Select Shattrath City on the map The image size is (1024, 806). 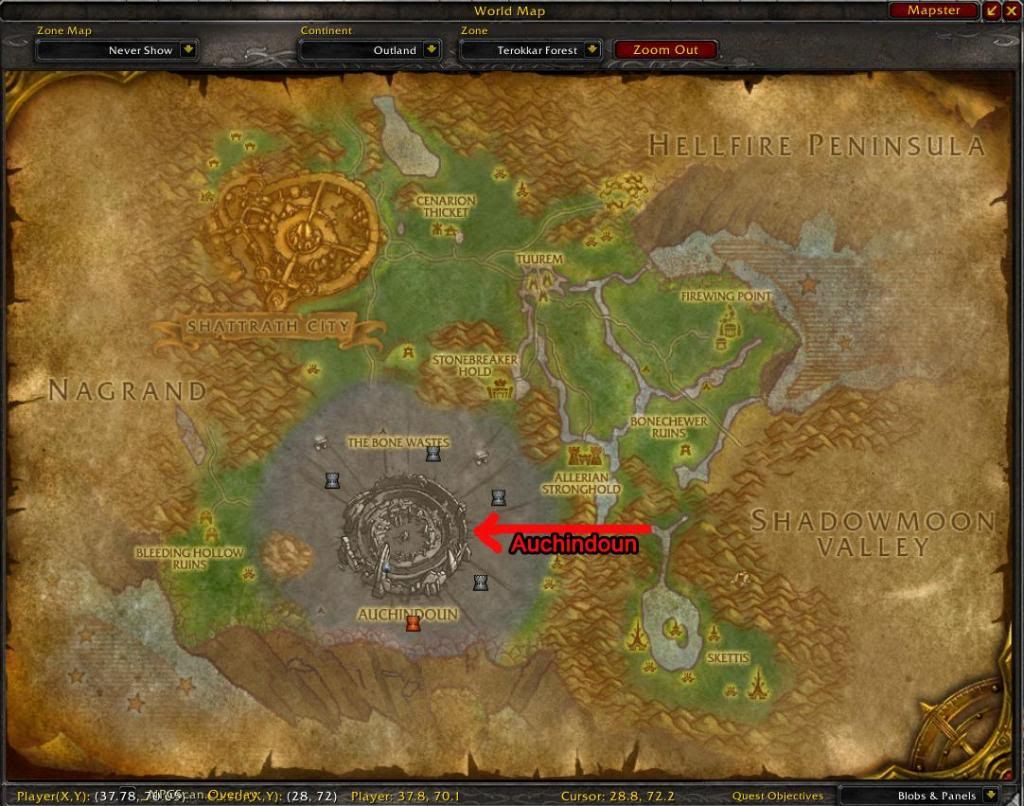click(x=292, y=237)
